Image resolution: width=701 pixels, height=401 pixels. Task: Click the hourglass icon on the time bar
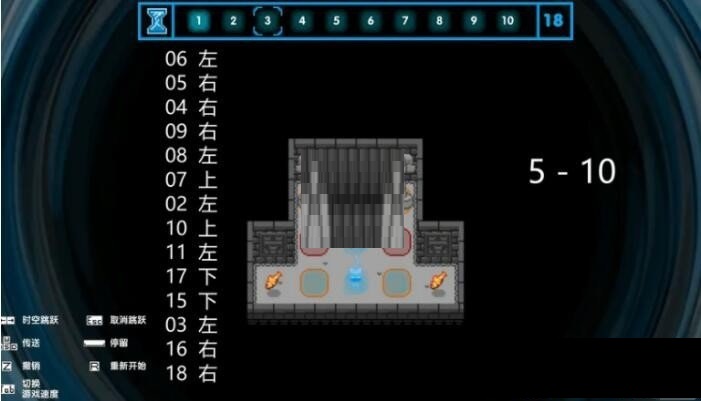coord(157,20)
